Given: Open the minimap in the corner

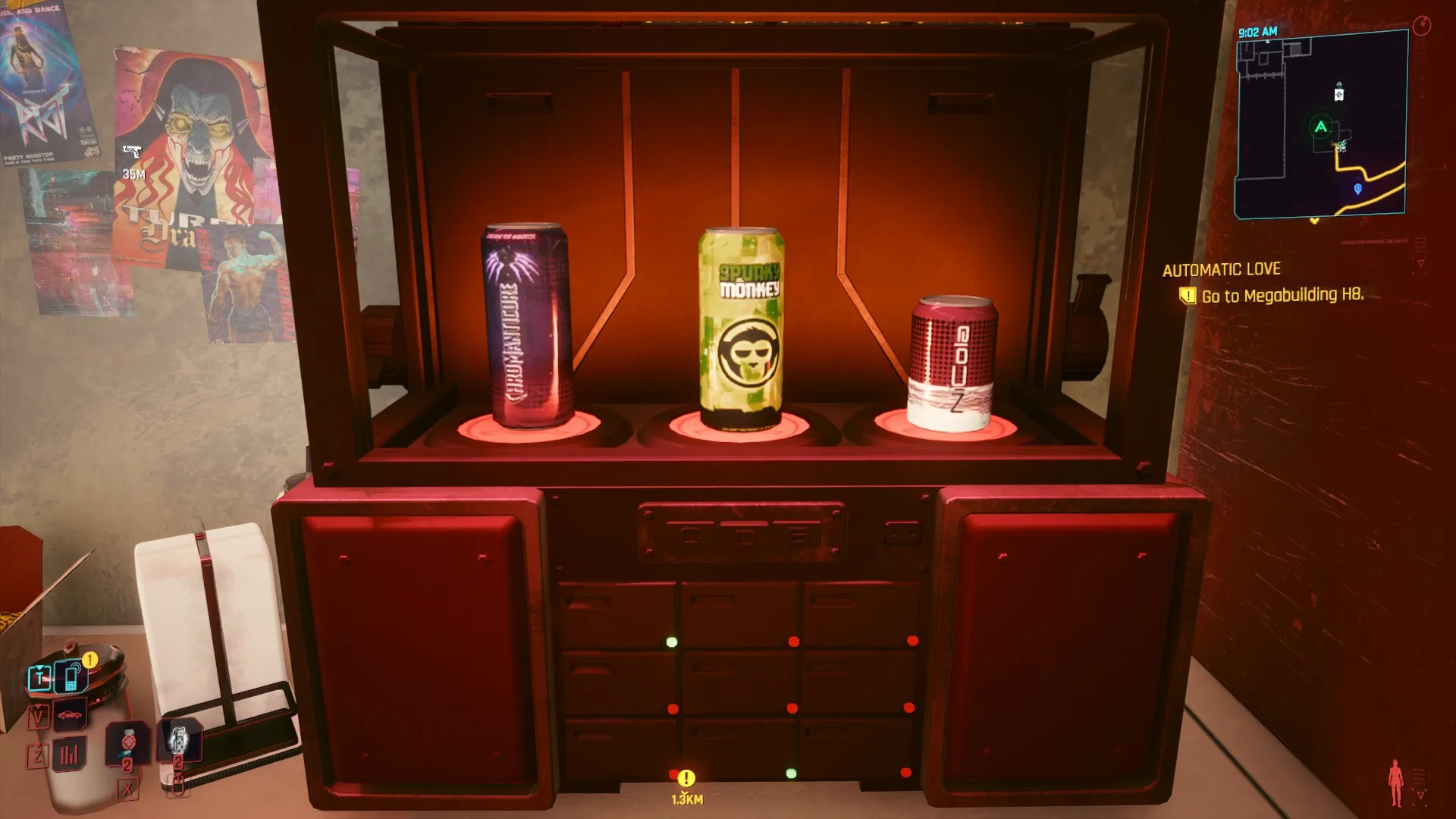Looking at the screenshot, I should pos(1321,125).
